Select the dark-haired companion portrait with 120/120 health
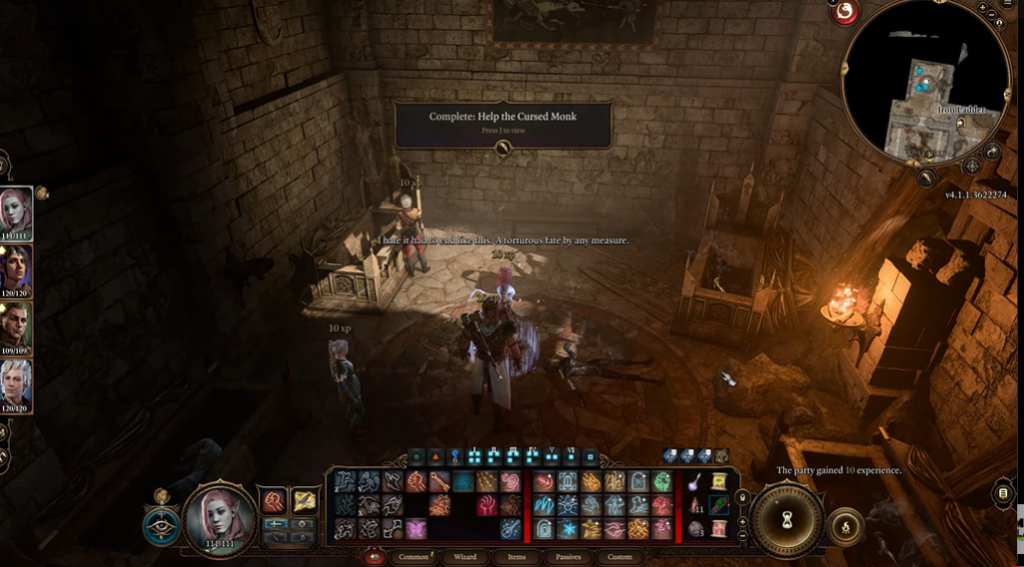The height and width of the screenshot is (567, 1024). [17, 268]
